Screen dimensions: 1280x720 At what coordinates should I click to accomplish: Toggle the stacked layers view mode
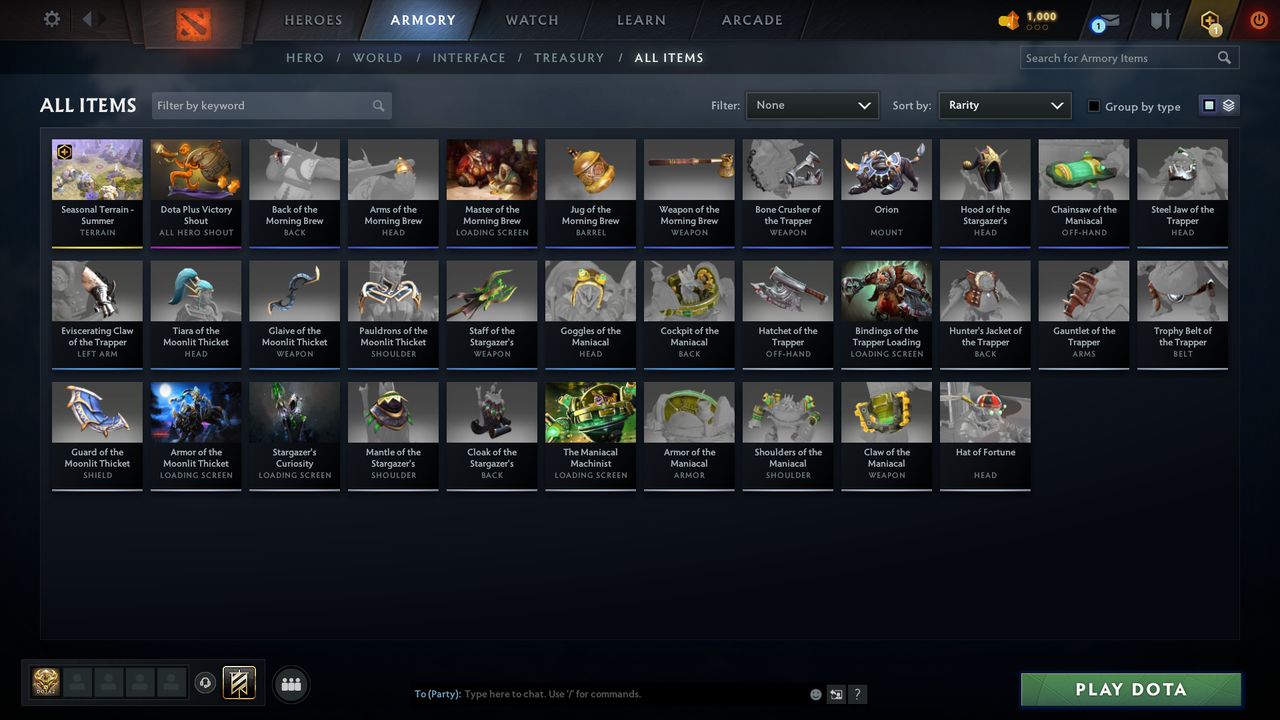tap(1228, 104)
